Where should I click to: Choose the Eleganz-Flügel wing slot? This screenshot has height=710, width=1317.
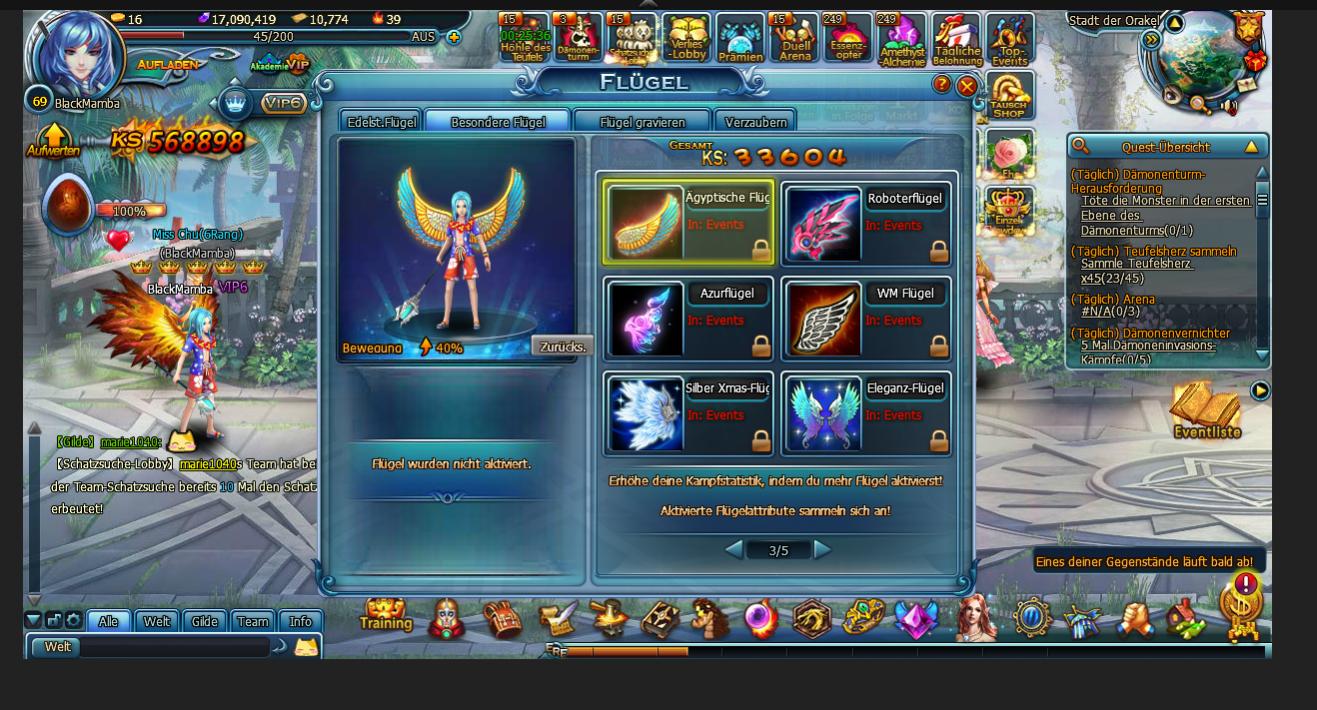click(866, 414)
